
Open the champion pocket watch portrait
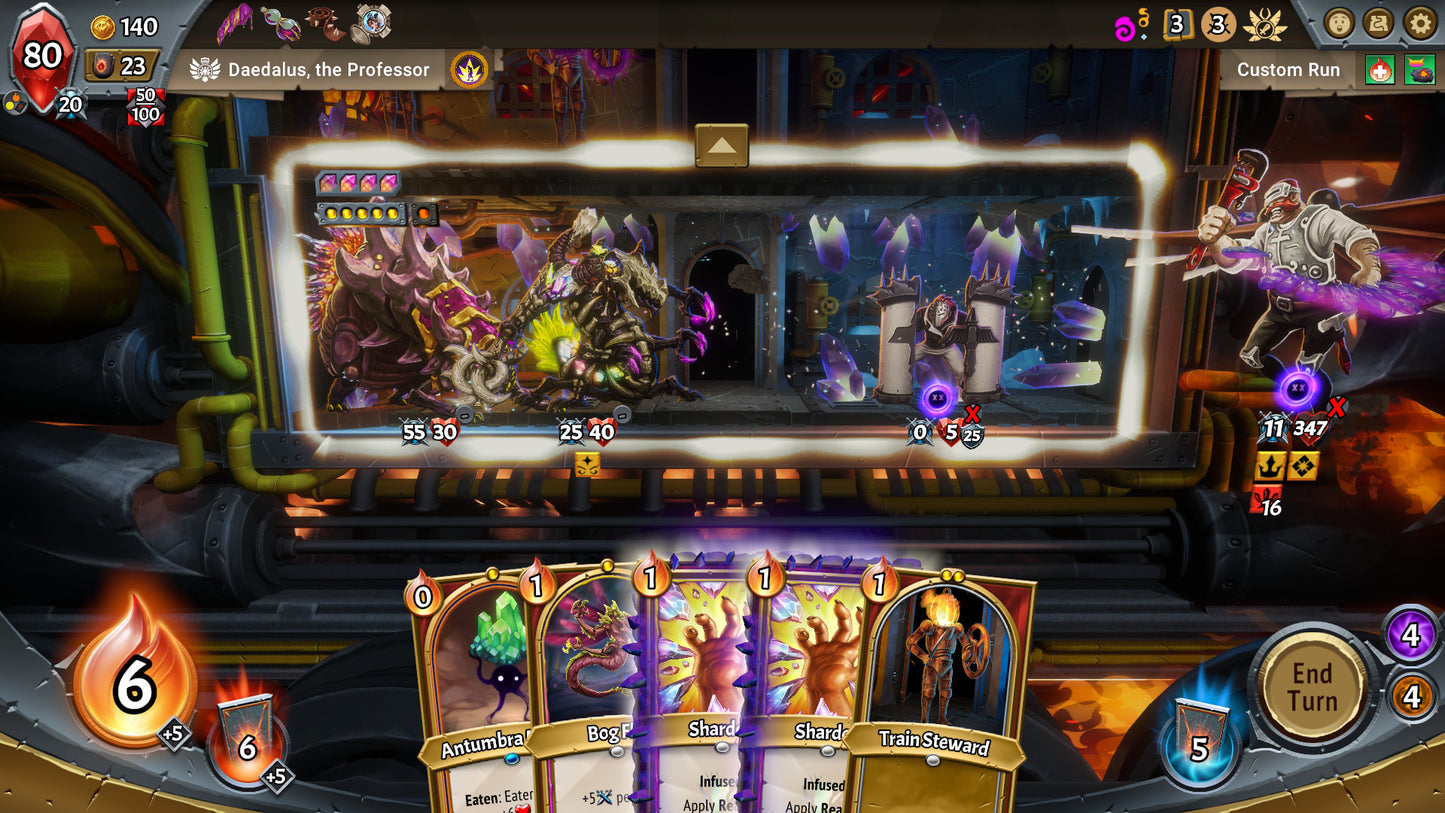click(x=370, y=22)
